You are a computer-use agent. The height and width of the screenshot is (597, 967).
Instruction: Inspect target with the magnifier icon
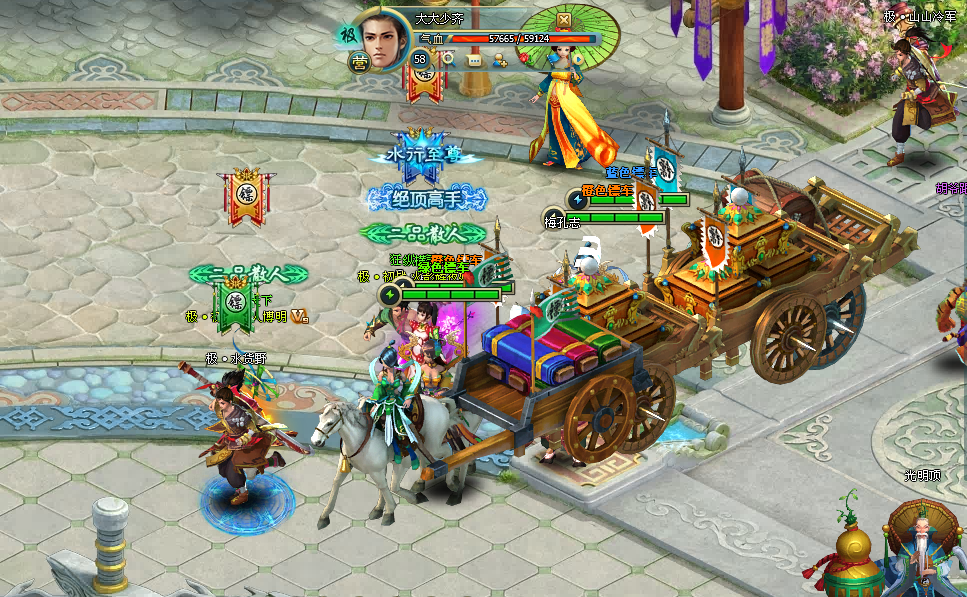click(x=449, y=59)
